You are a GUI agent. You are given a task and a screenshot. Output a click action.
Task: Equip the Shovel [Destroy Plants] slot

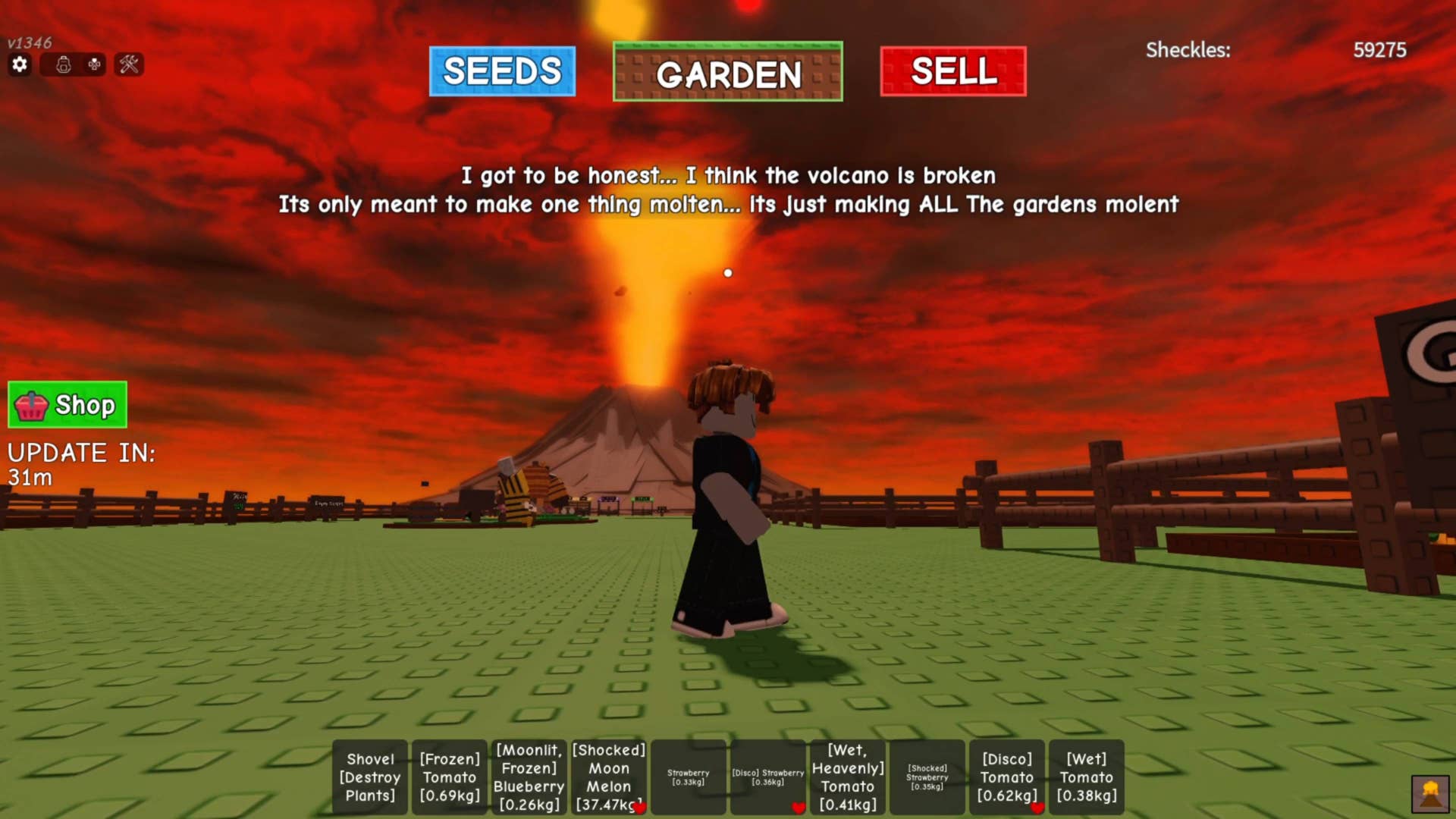pos(370,777)
